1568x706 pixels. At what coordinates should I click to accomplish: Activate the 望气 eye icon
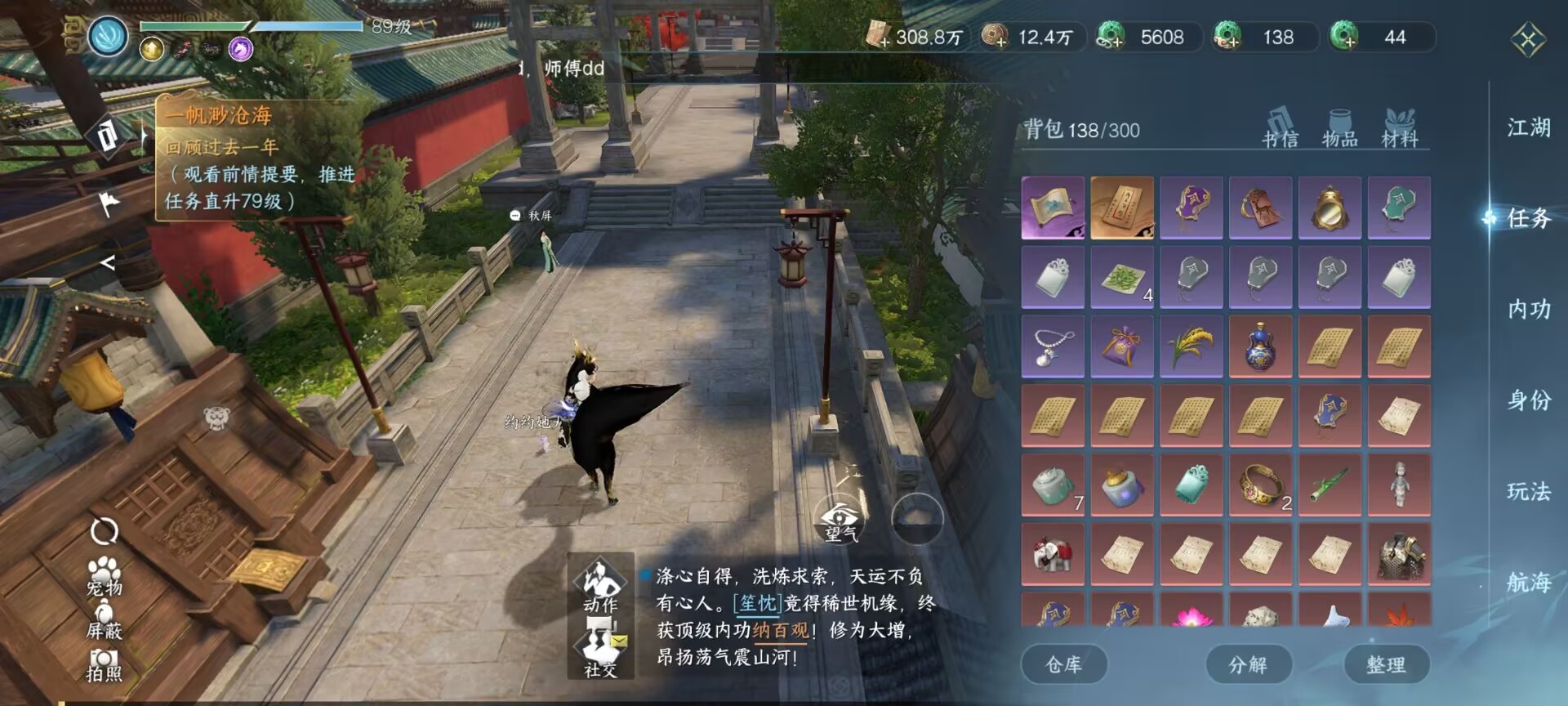pos(840,520)
